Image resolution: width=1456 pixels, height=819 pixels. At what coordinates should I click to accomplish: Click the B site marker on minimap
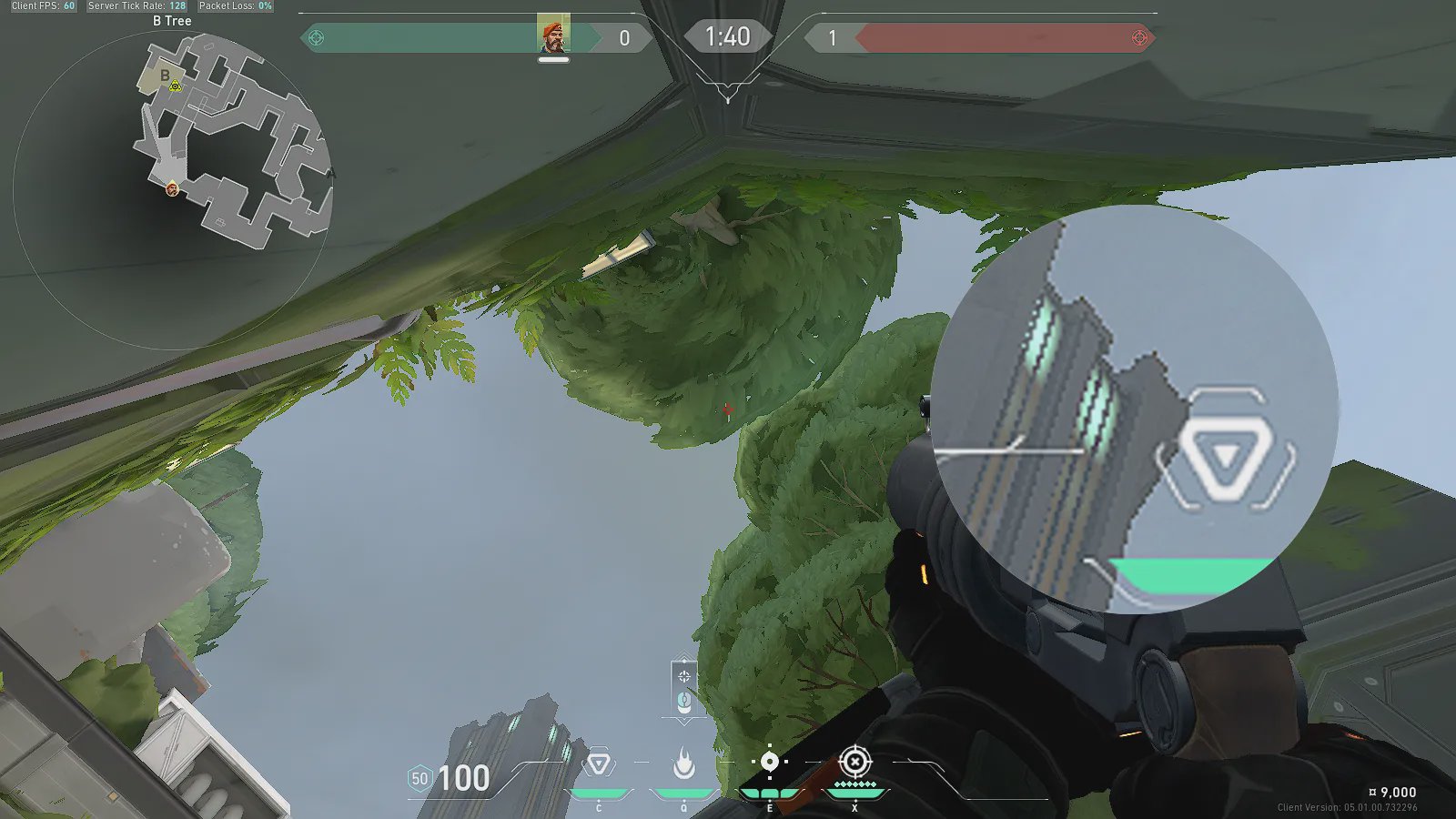tap(165, 76)
